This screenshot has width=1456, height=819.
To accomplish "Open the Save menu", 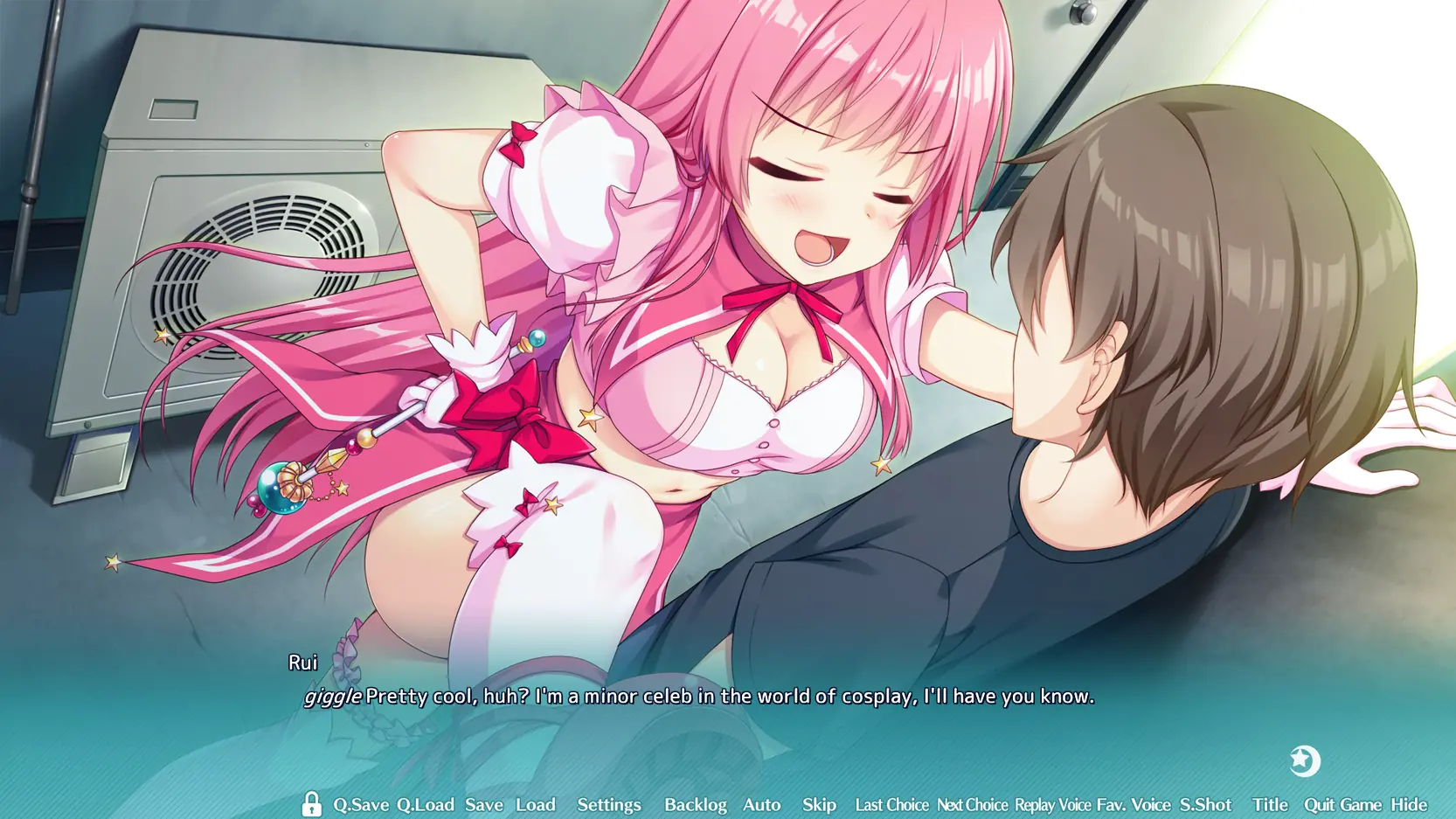I will 484,805.
